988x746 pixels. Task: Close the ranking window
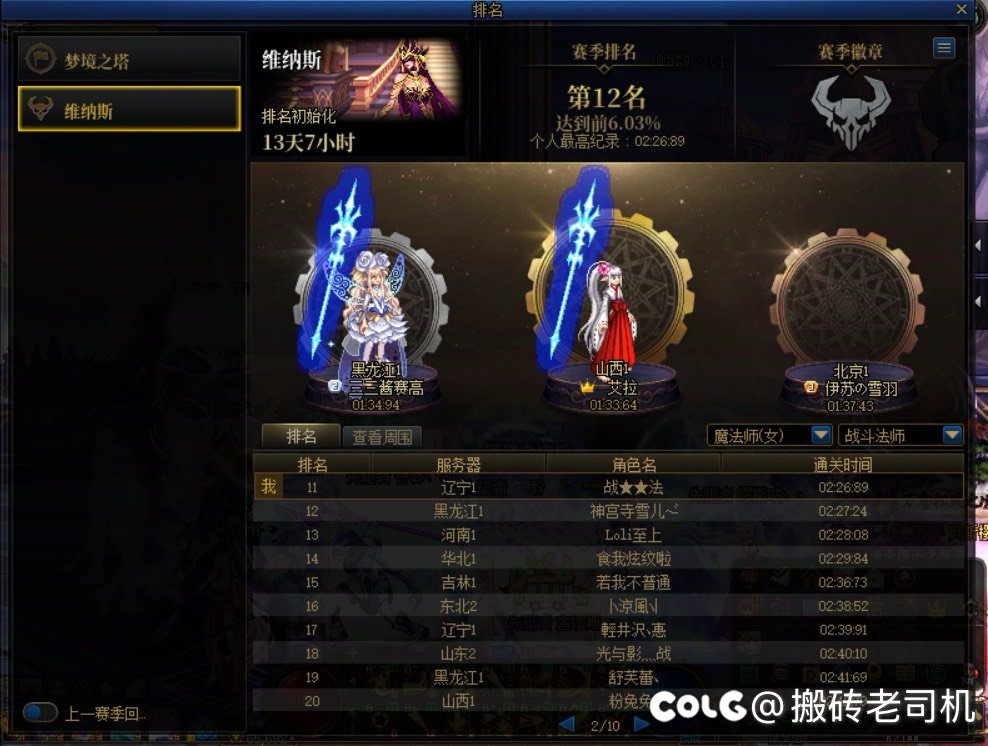(962, 9)
